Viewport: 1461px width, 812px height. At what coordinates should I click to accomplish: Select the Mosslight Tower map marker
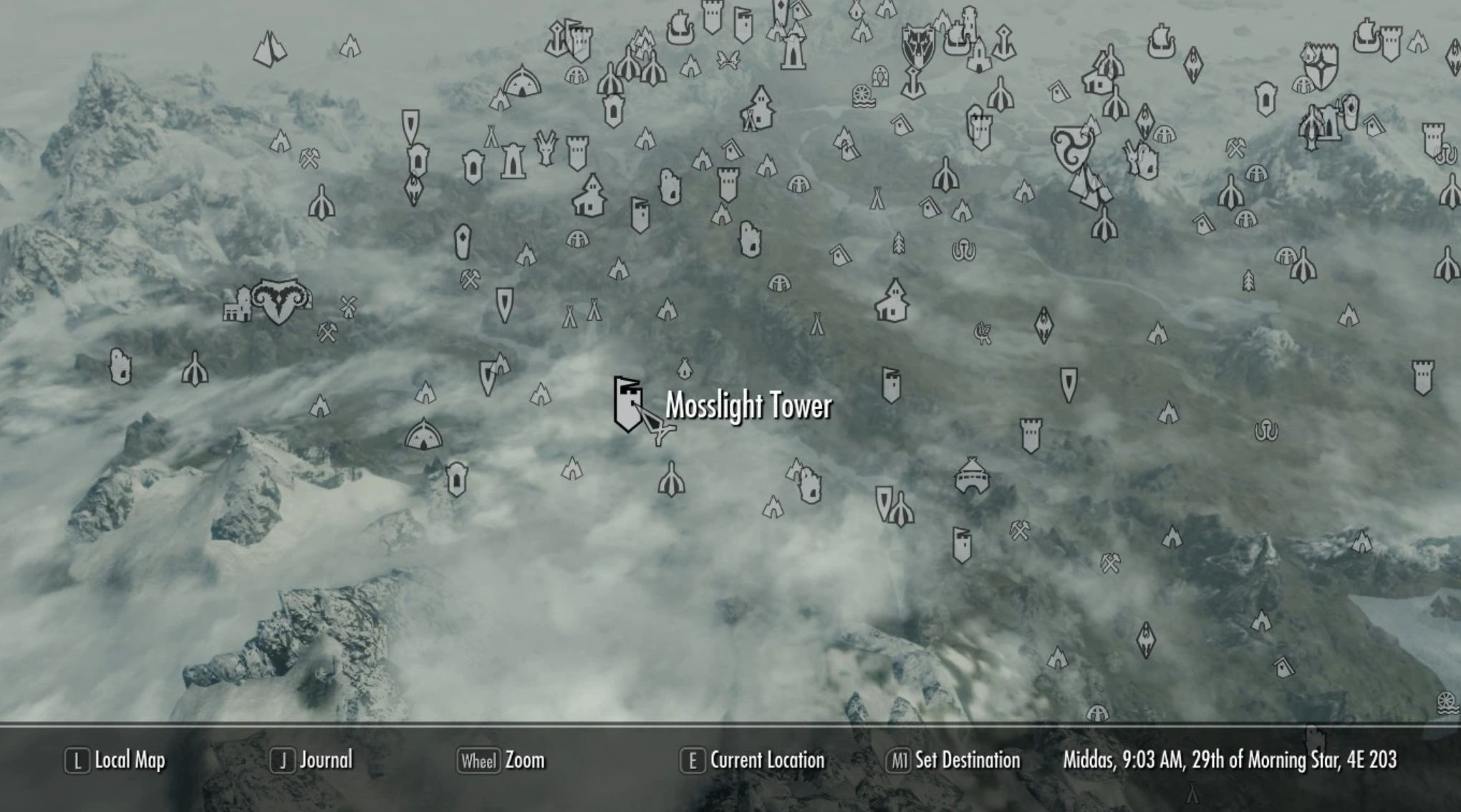click(627, 404)
